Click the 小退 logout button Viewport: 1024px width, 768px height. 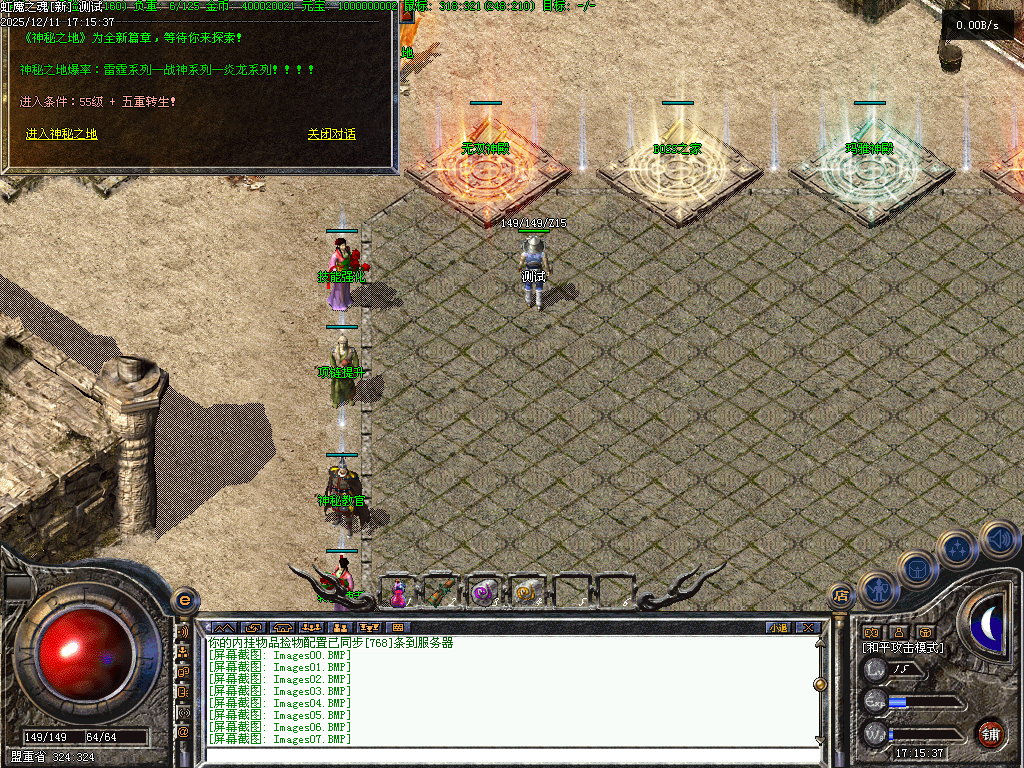tap(778, 628)
